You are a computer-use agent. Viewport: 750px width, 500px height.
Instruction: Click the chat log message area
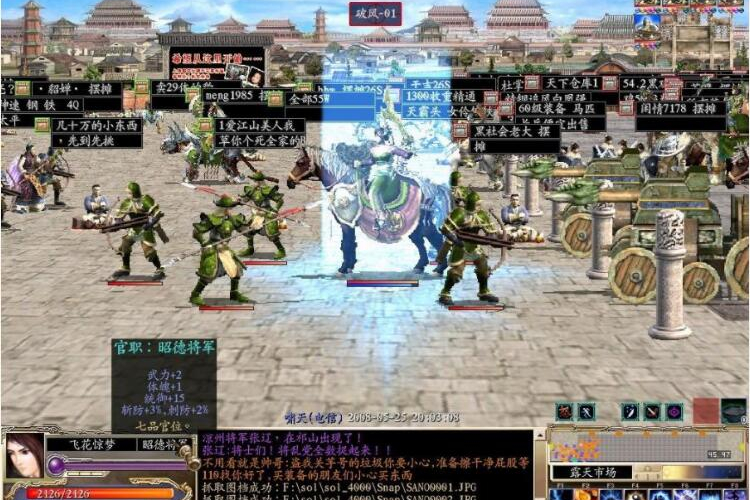370,464
